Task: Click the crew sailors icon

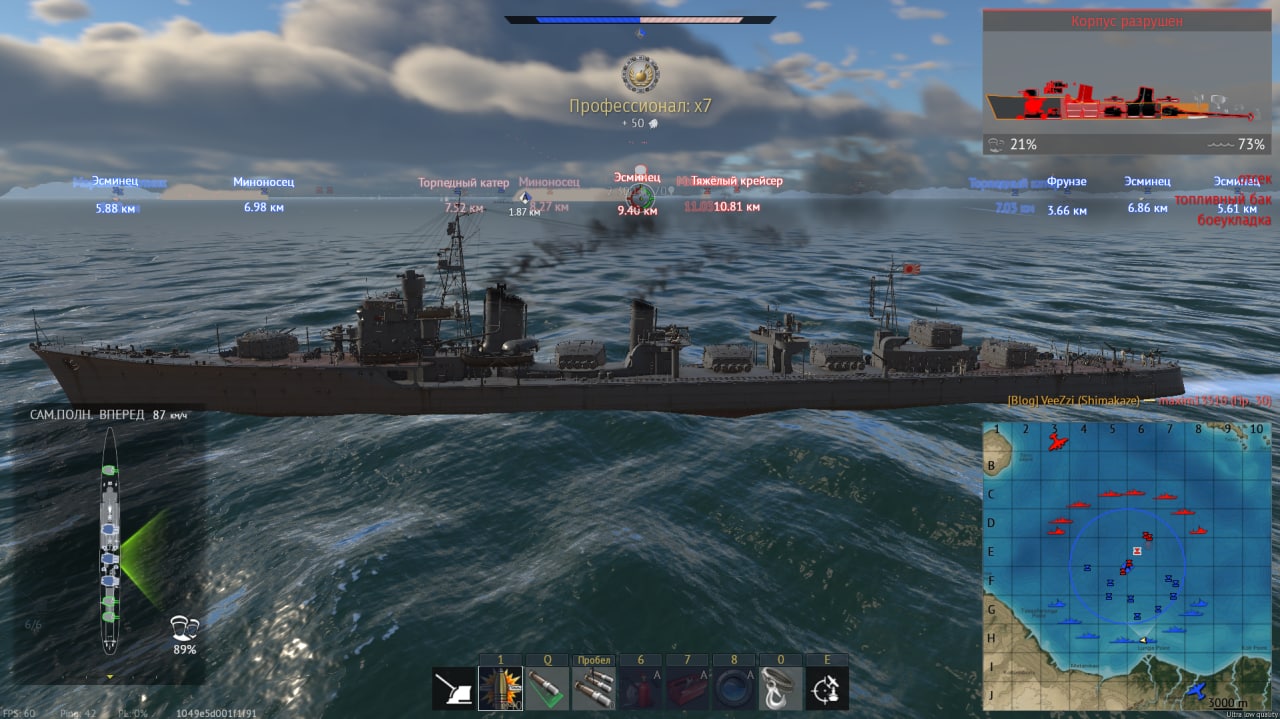Action: (x=184, y=628)
